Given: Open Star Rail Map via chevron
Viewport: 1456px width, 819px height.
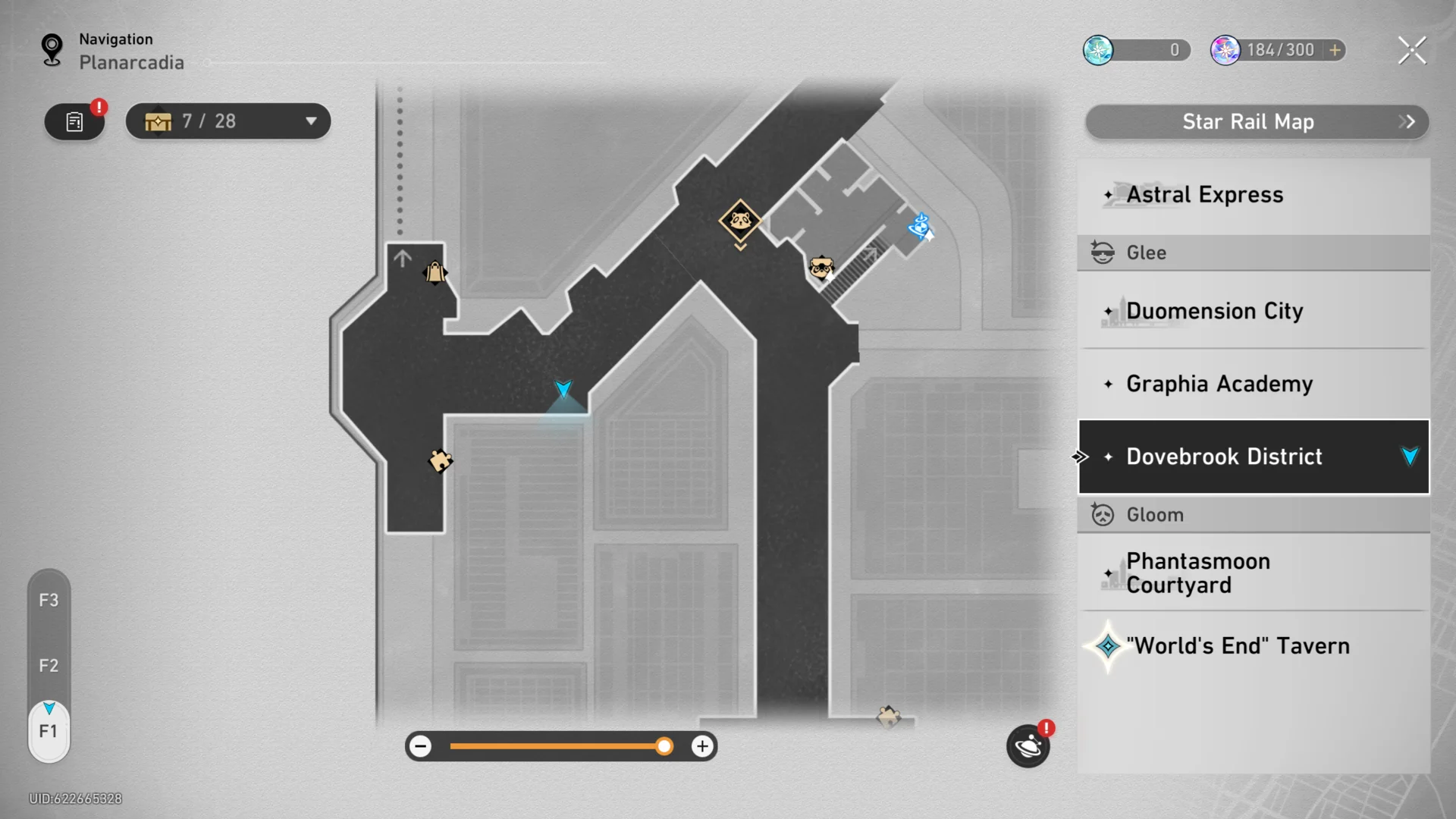Looking at the screenshot, I should point(1407,121).
